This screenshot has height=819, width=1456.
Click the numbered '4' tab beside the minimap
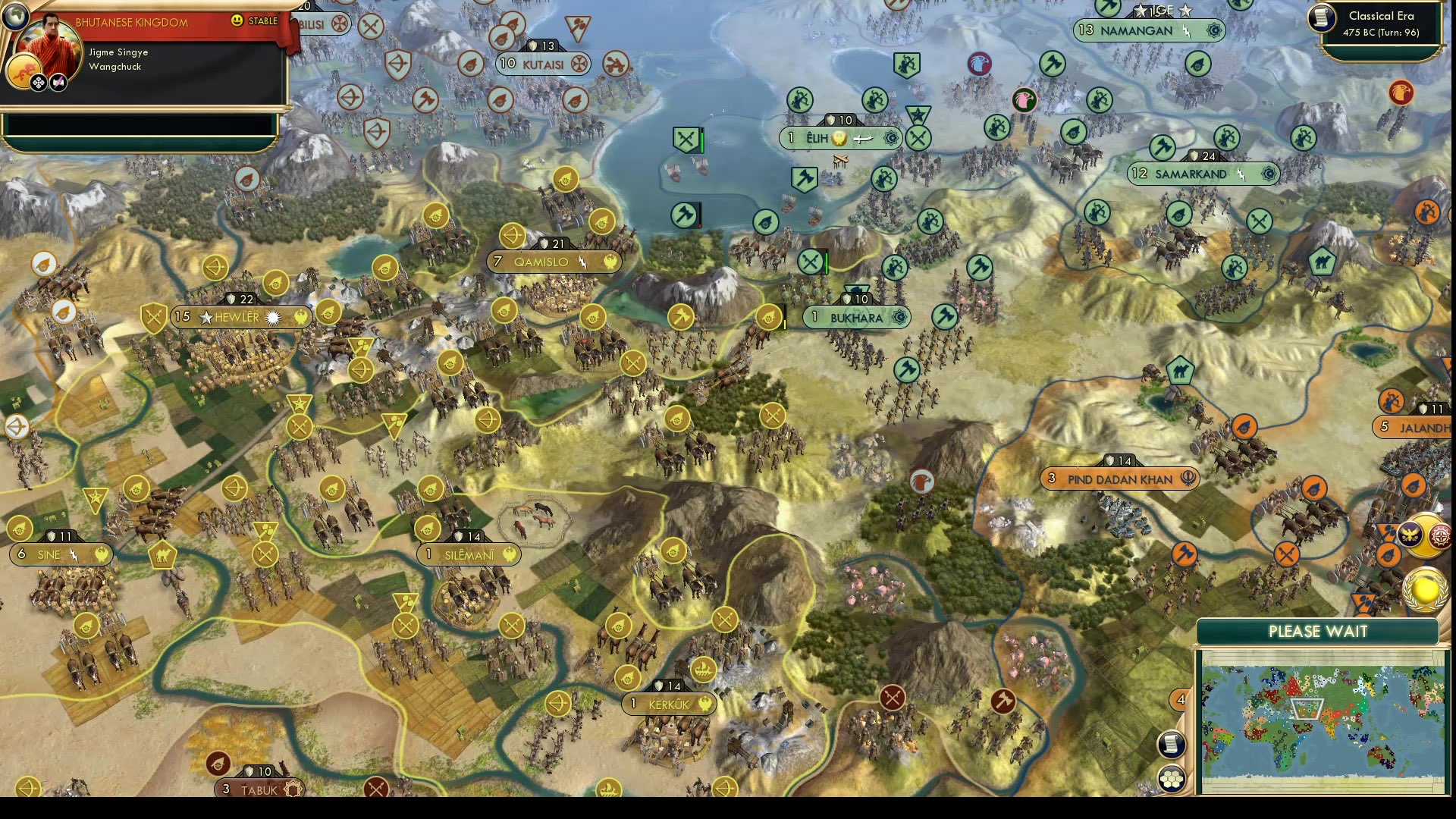[x=1181, y=699]
